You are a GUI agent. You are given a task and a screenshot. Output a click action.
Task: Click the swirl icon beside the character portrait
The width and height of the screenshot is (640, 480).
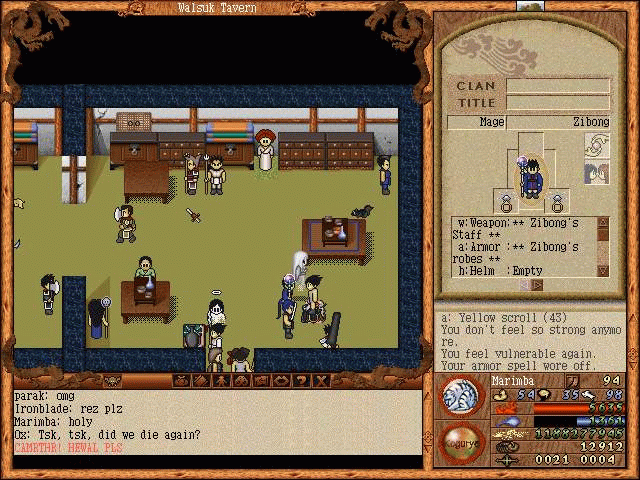point(597,147)
